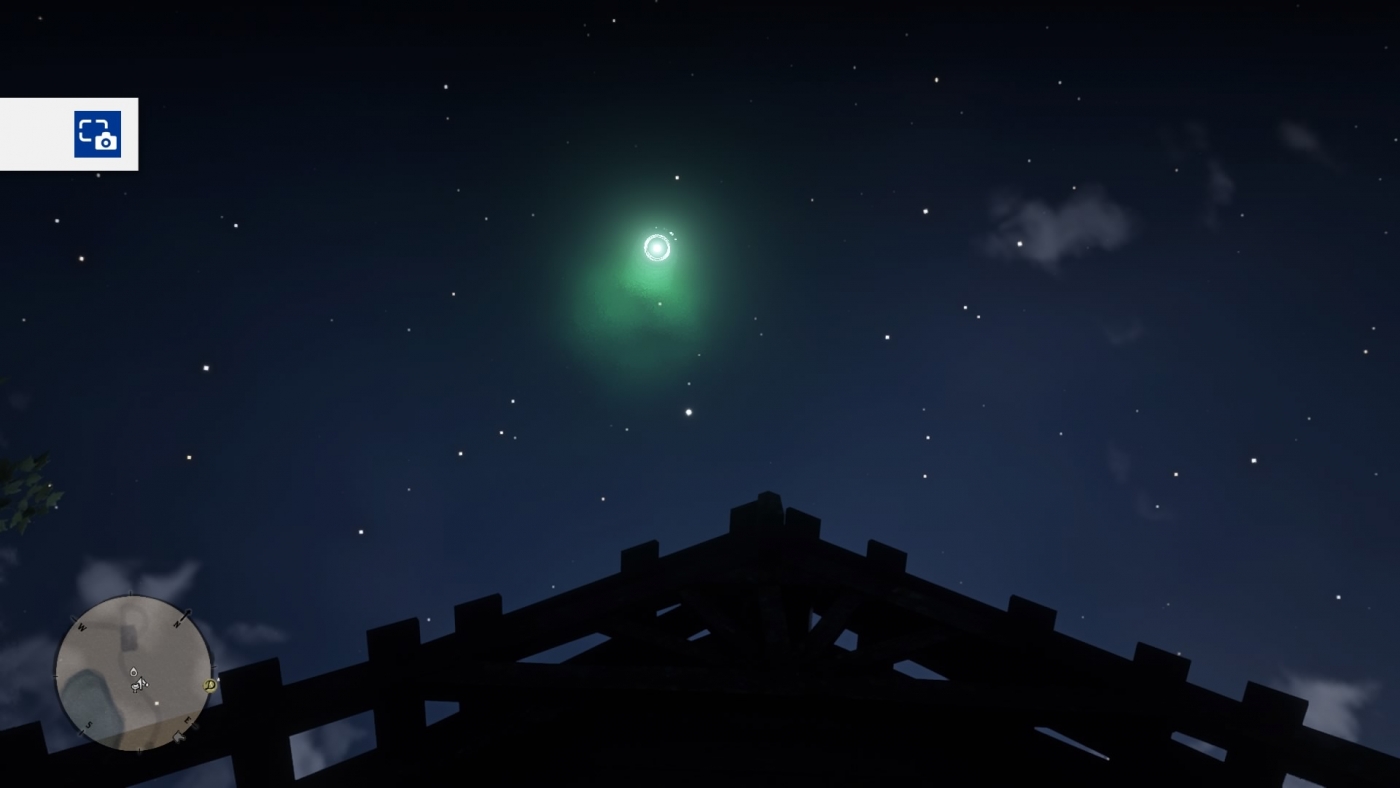Select the yellow companion marker on the minimap

(210, 686)
